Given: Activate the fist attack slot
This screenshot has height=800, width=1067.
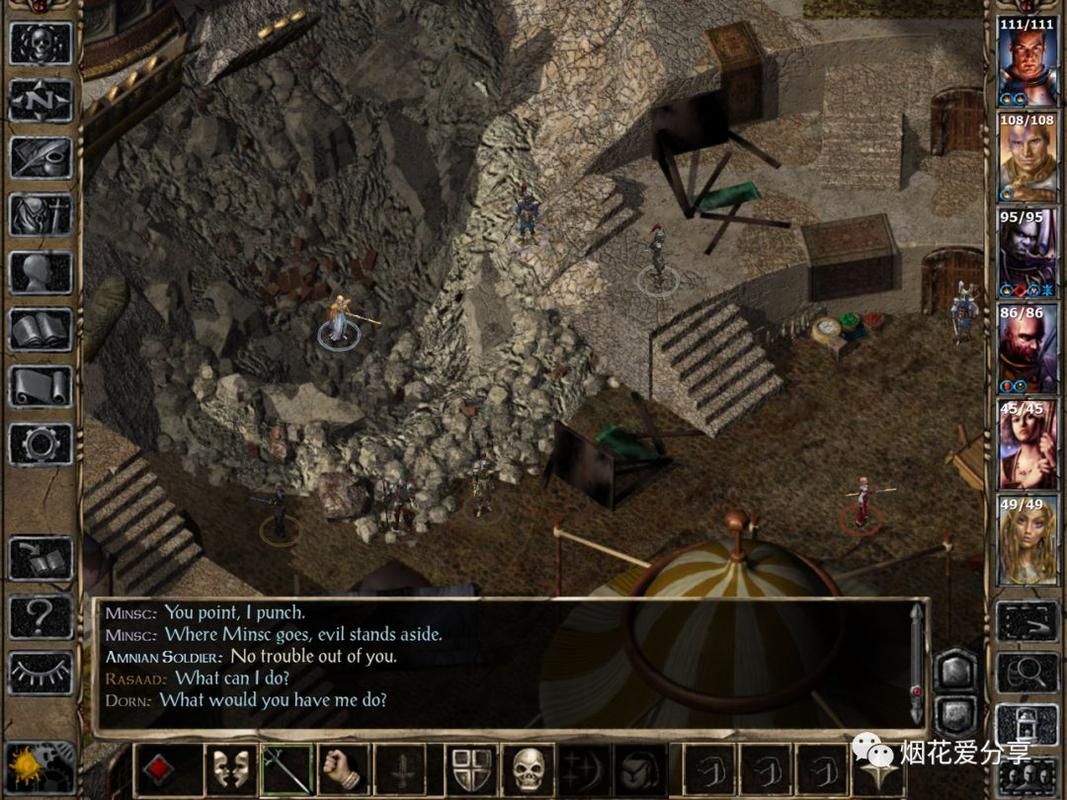Looking at the screenshot, I should point(344,769).
